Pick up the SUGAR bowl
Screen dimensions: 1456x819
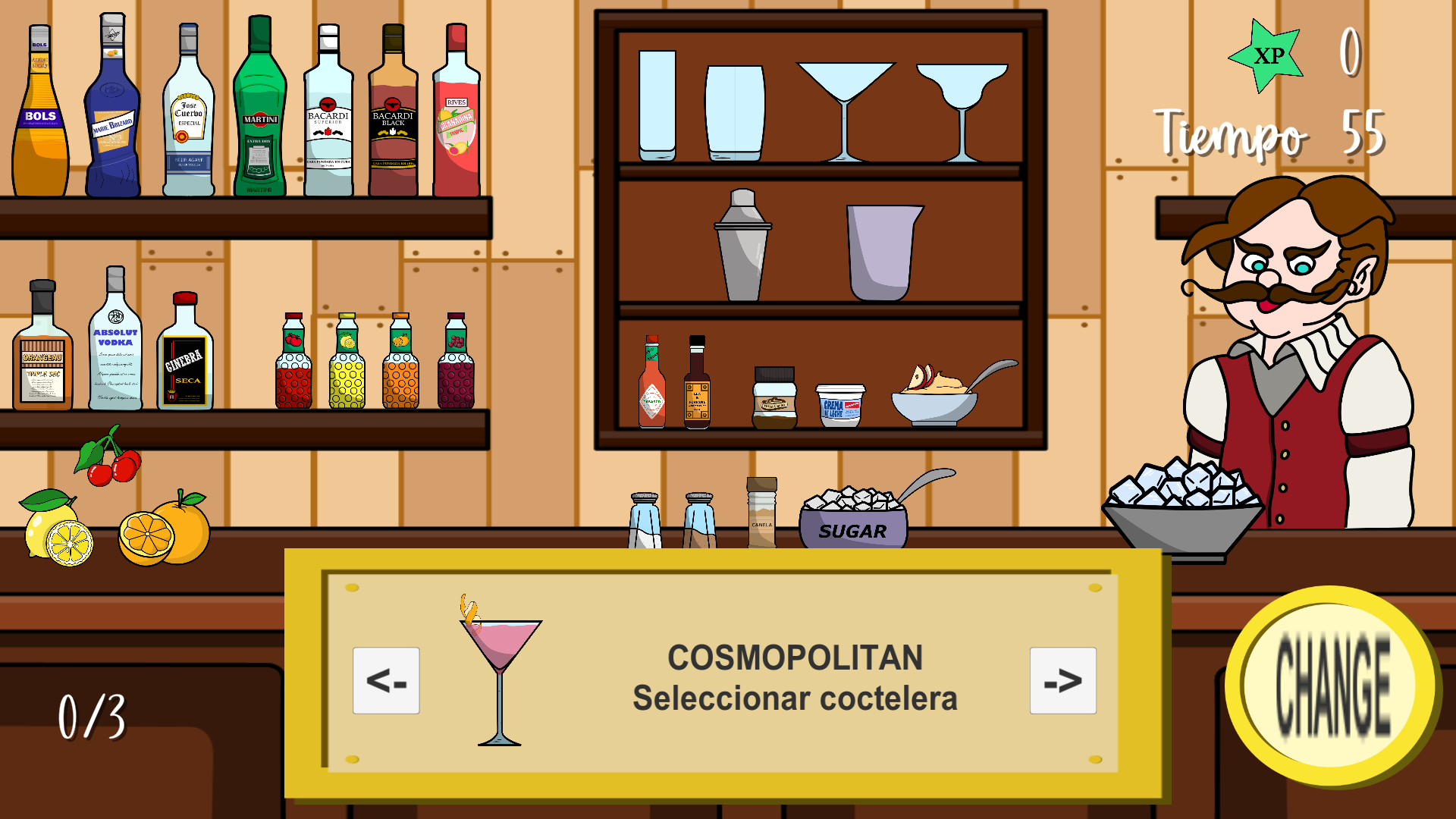[x=853, y=523]
